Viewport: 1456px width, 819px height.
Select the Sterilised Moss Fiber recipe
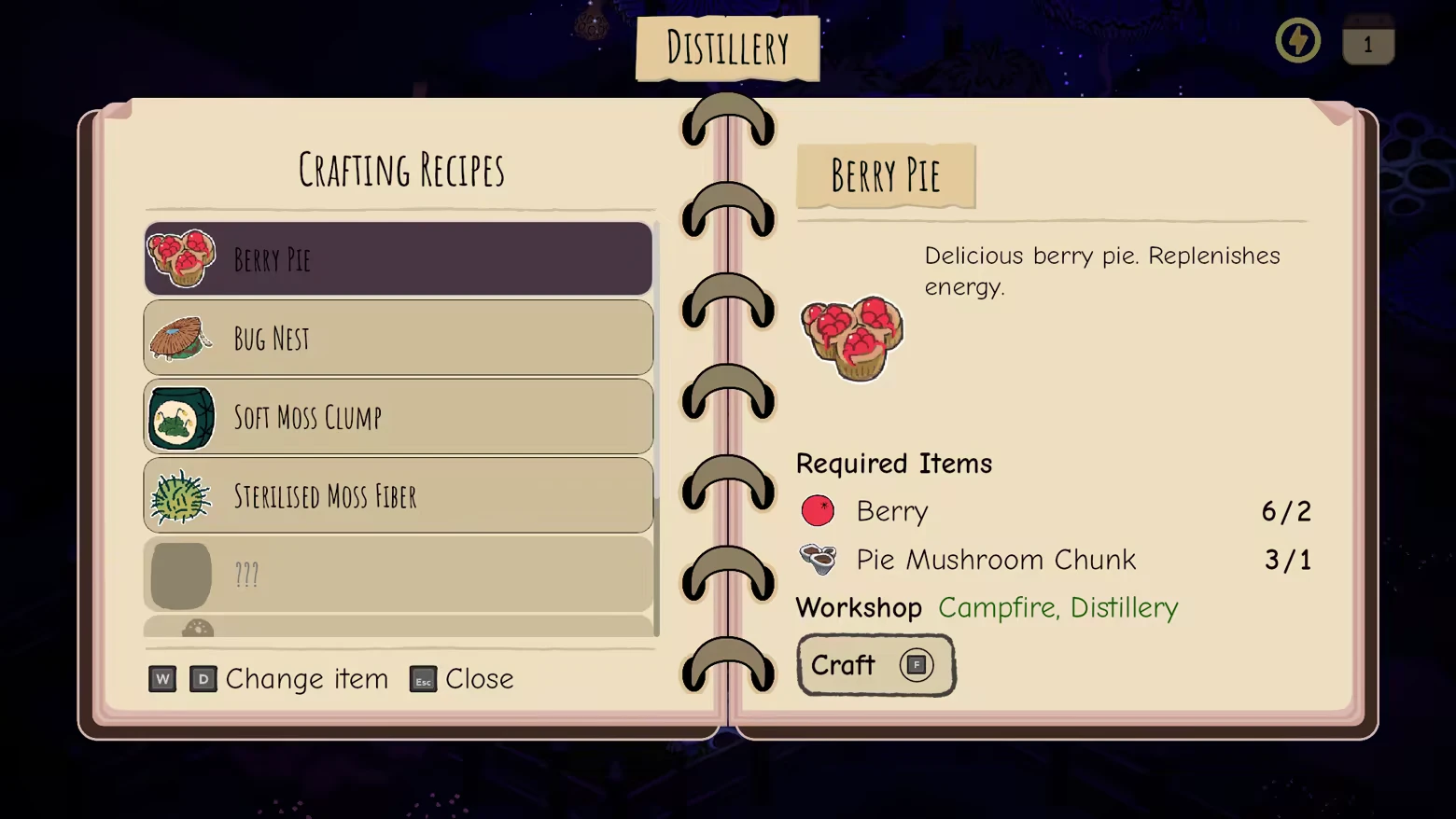[x=399, y=495]
